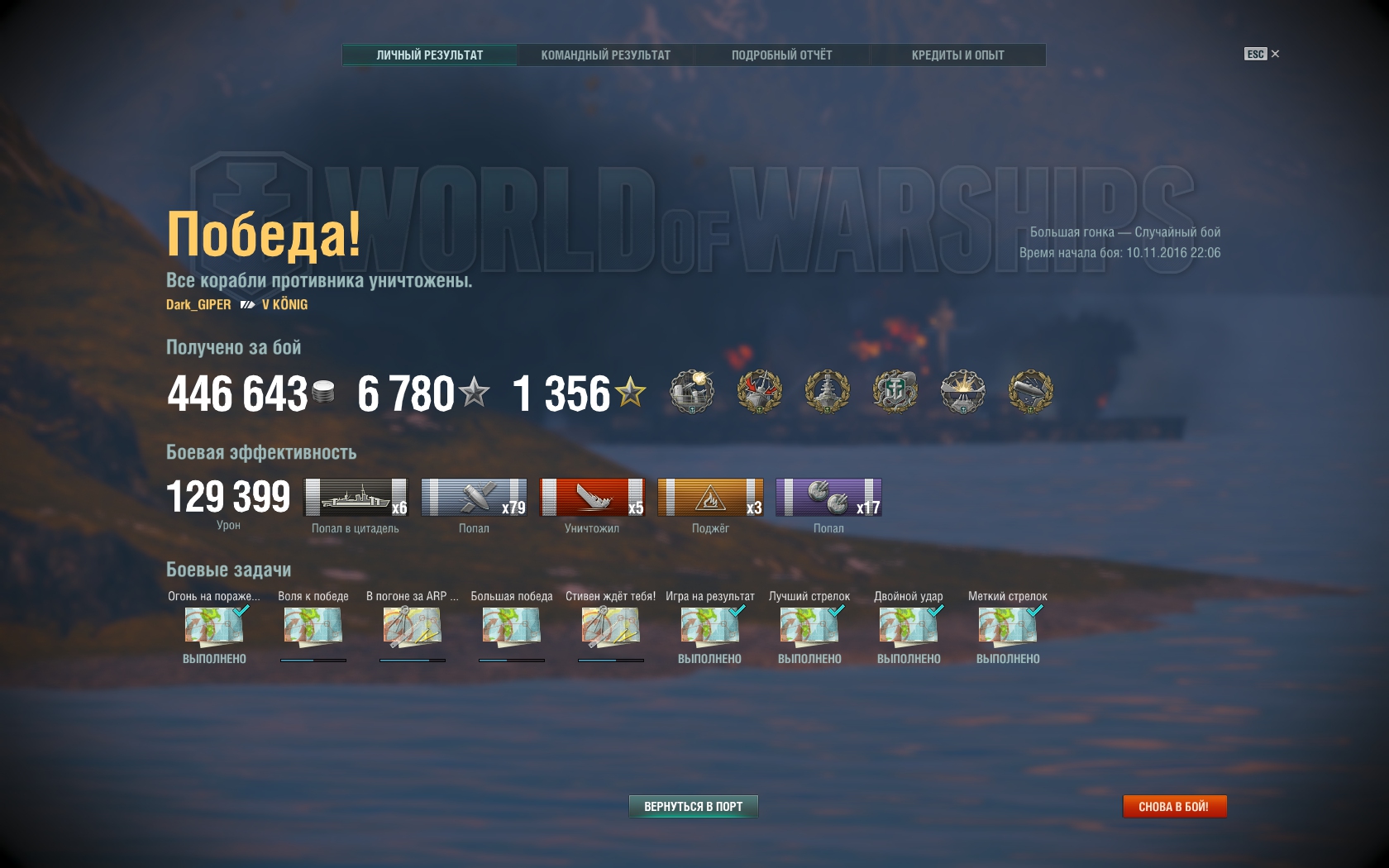The height and width of the screenshot is (868, 1389).
Task: Choose the red destroyed x5 ribbon
Action: coord(592,498)
